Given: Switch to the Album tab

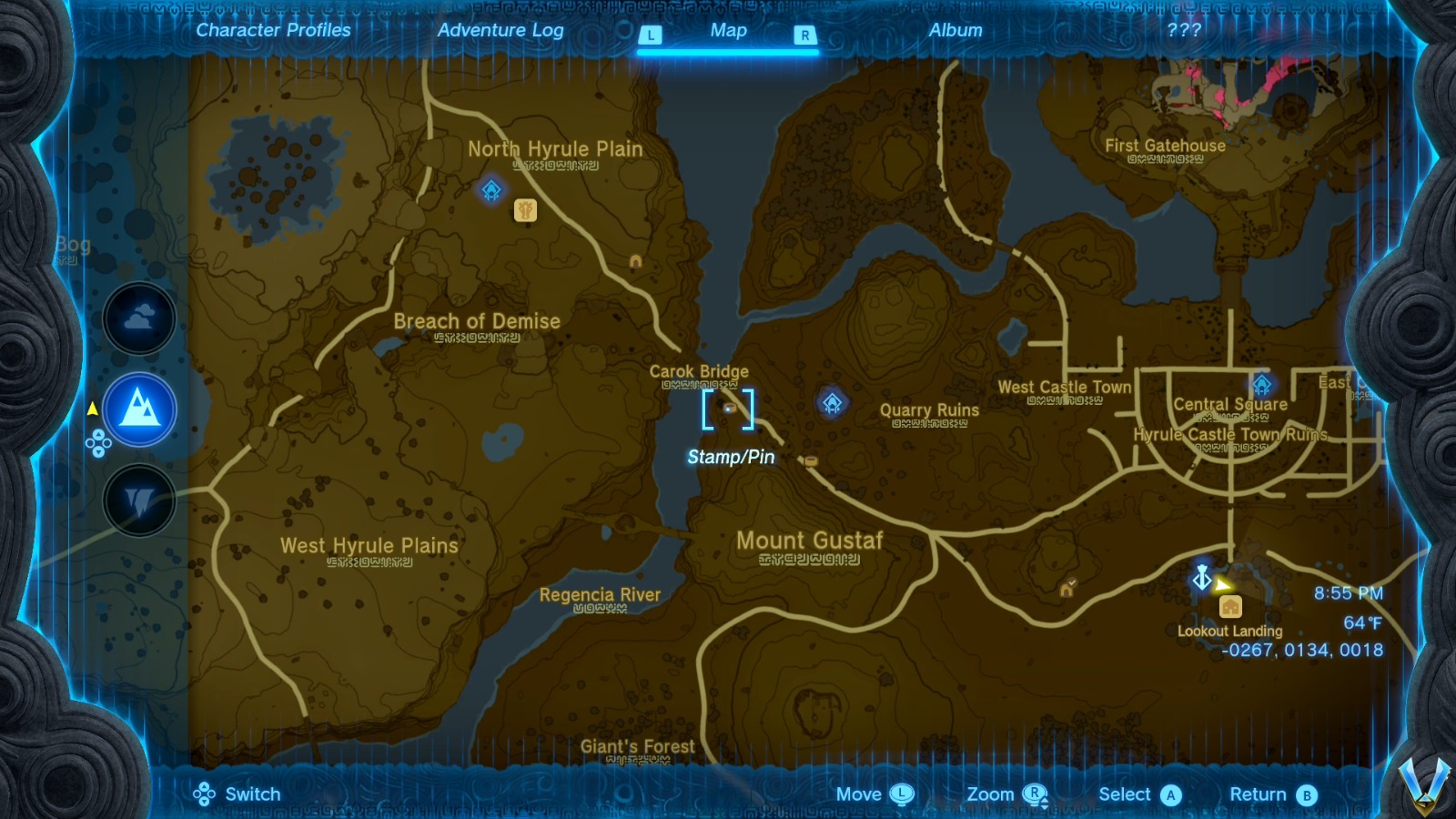Looking at the screenshot, I should pos(956,29).
